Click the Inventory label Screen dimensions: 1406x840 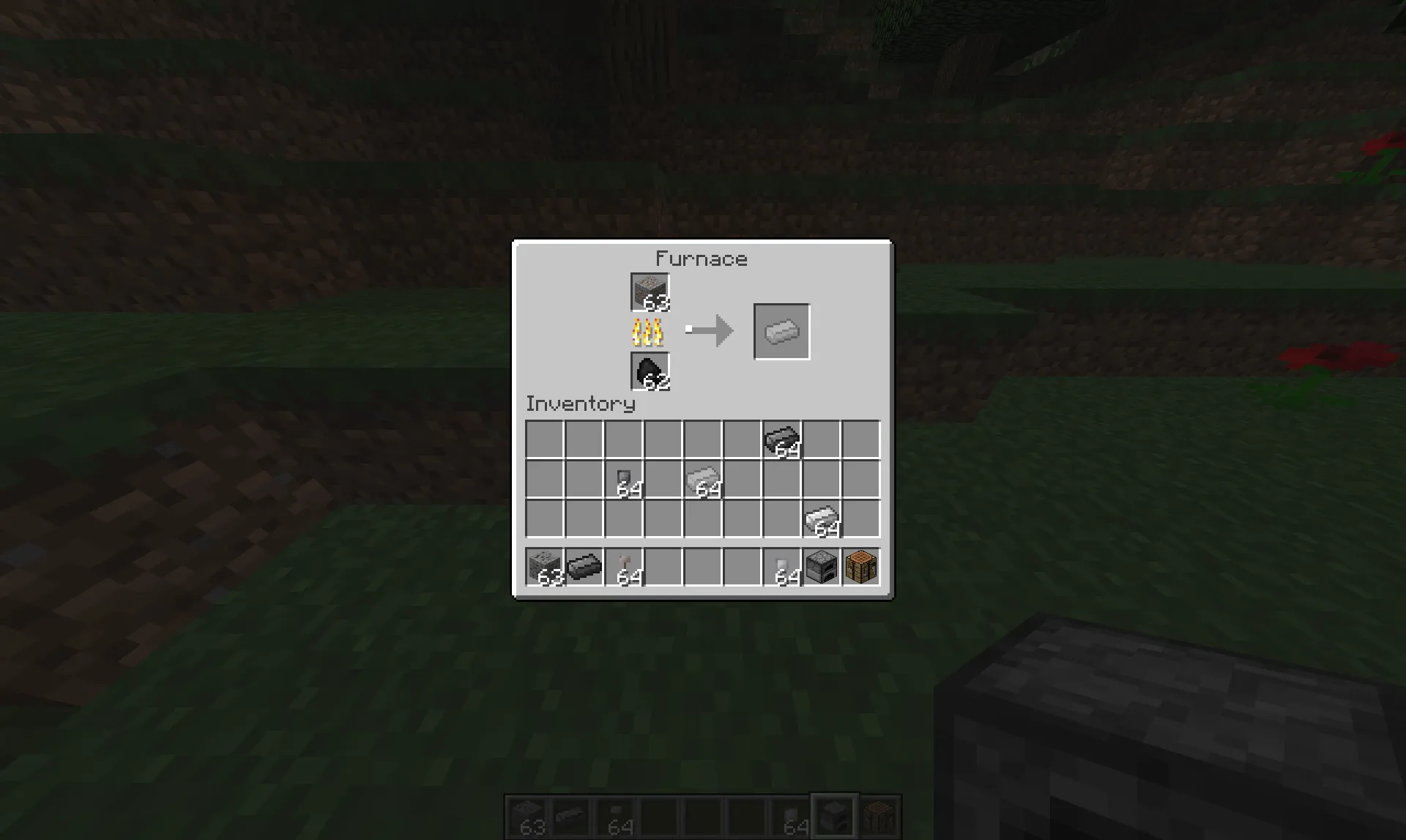[581, 404]
